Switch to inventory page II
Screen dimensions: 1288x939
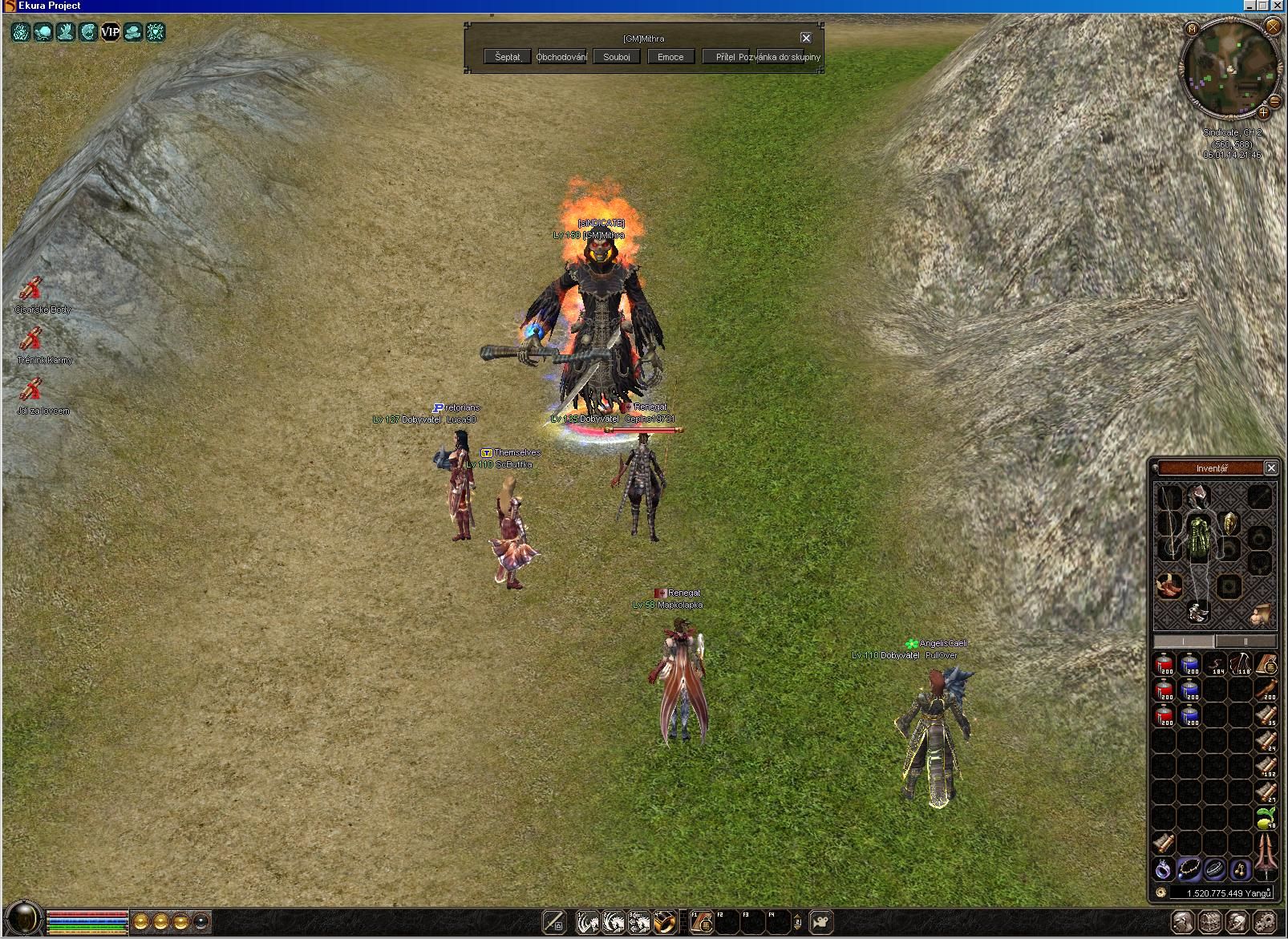[1245, 641]
